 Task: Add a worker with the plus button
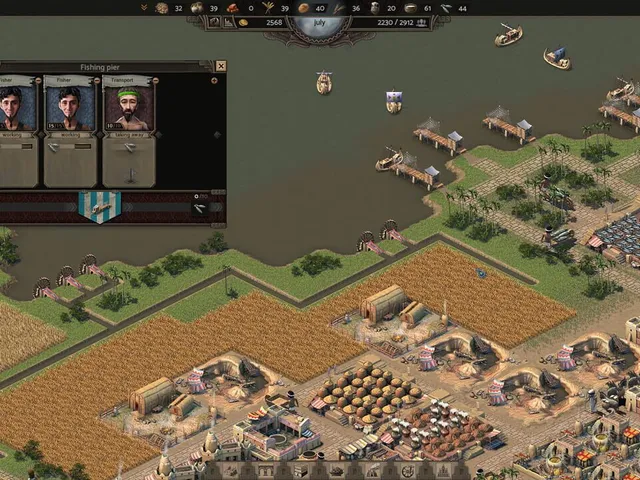[x=214, y=80]
